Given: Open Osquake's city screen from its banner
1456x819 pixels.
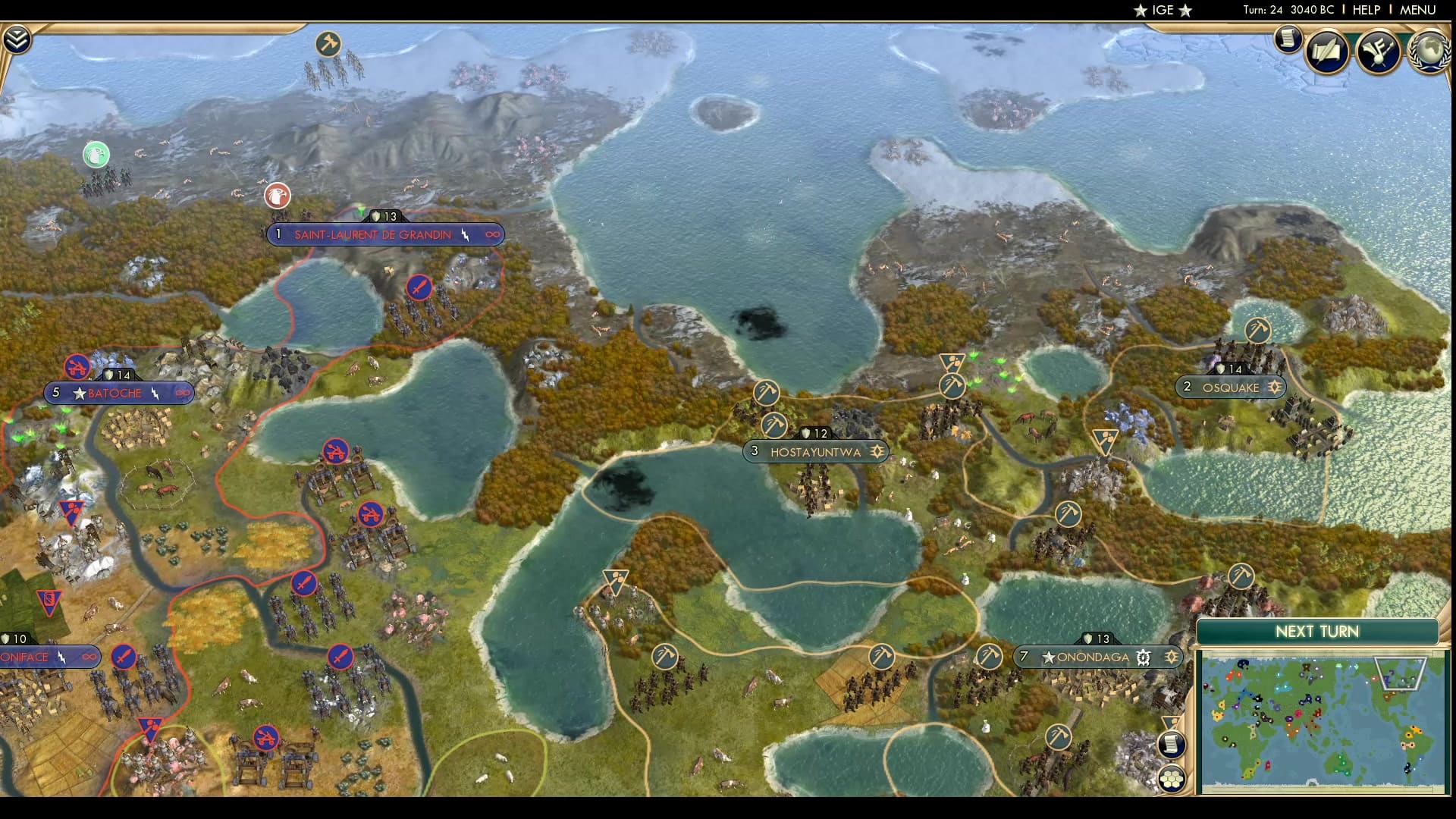Looking at the screenshot, I should pyautogui.click(x=1232, y=387).
